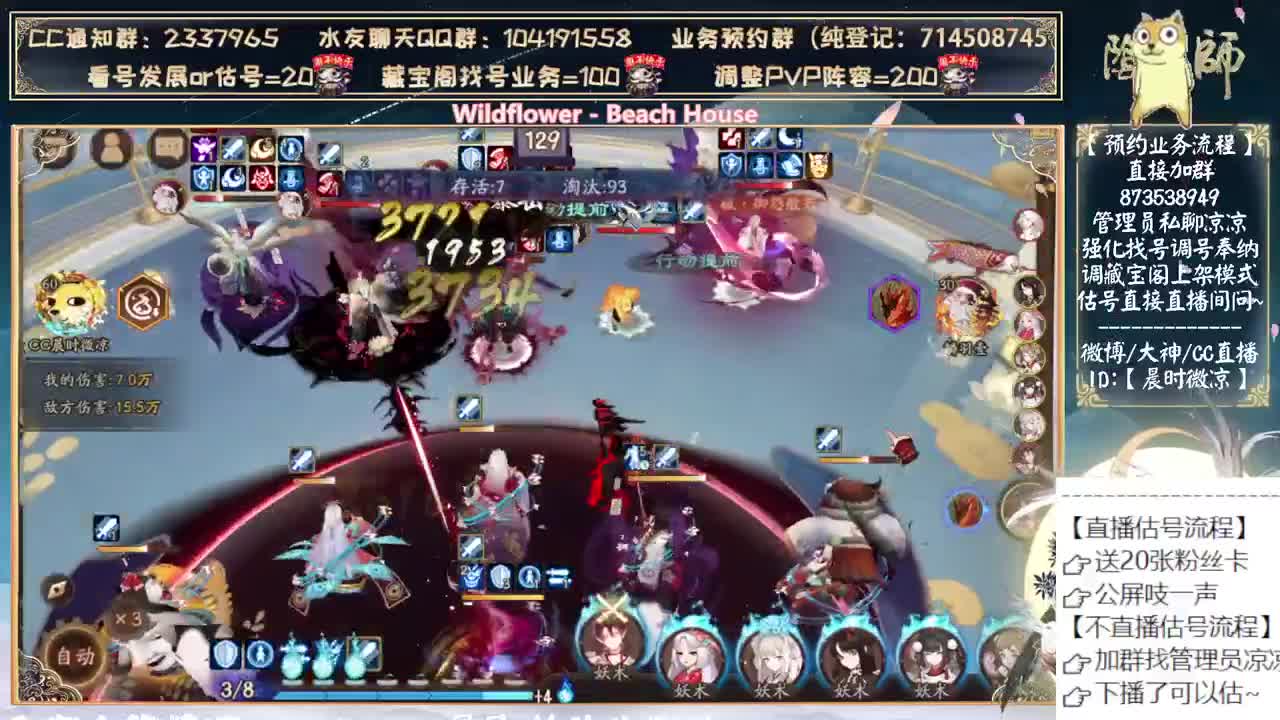Click the blue flame mana icon near the +4

coord(564,692)
